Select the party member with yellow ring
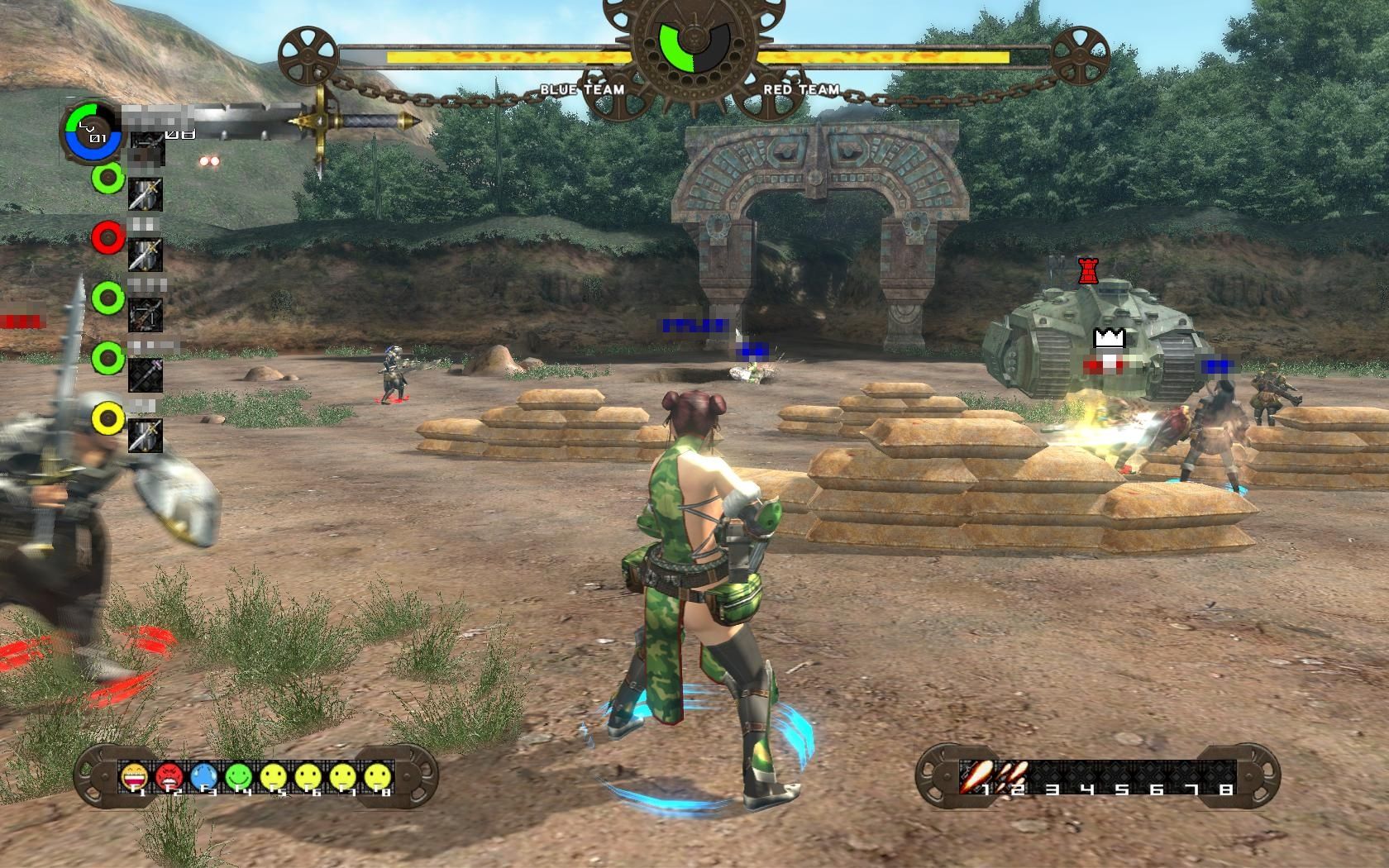Viewport: 1389px width, 868px height. click(x=107, y=418)
